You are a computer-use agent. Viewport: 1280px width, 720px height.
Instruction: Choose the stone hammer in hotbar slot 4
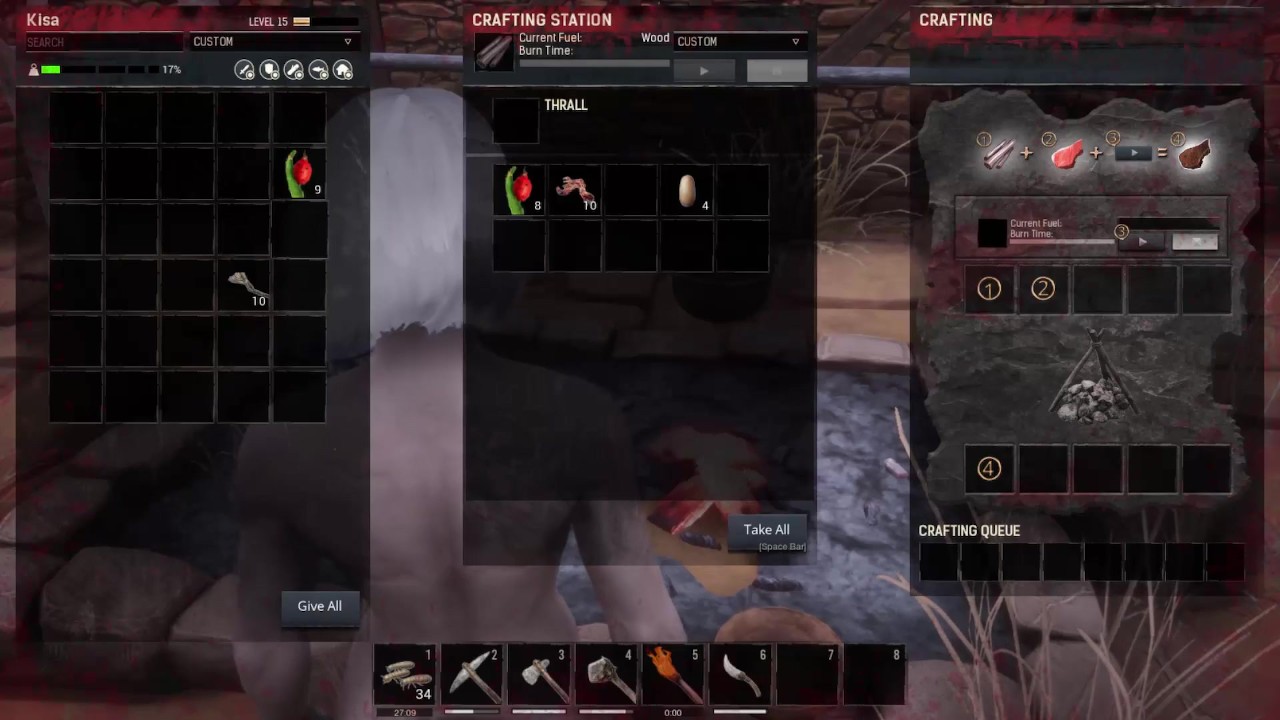coord(606,675)
